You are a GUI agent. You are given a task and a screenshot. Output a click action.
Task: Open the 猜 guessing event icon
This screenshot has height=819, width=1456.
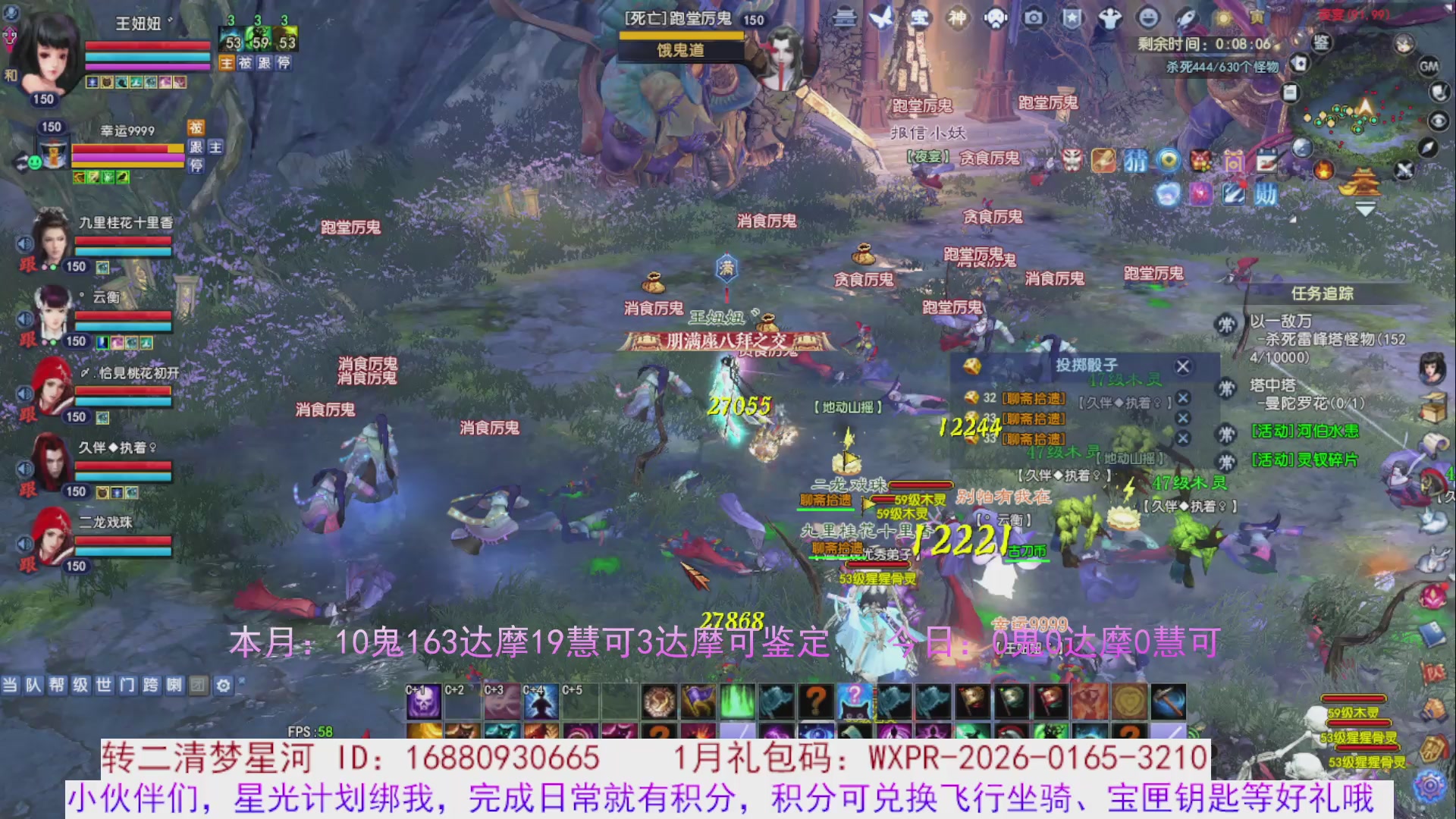[x=1137, y=161]
